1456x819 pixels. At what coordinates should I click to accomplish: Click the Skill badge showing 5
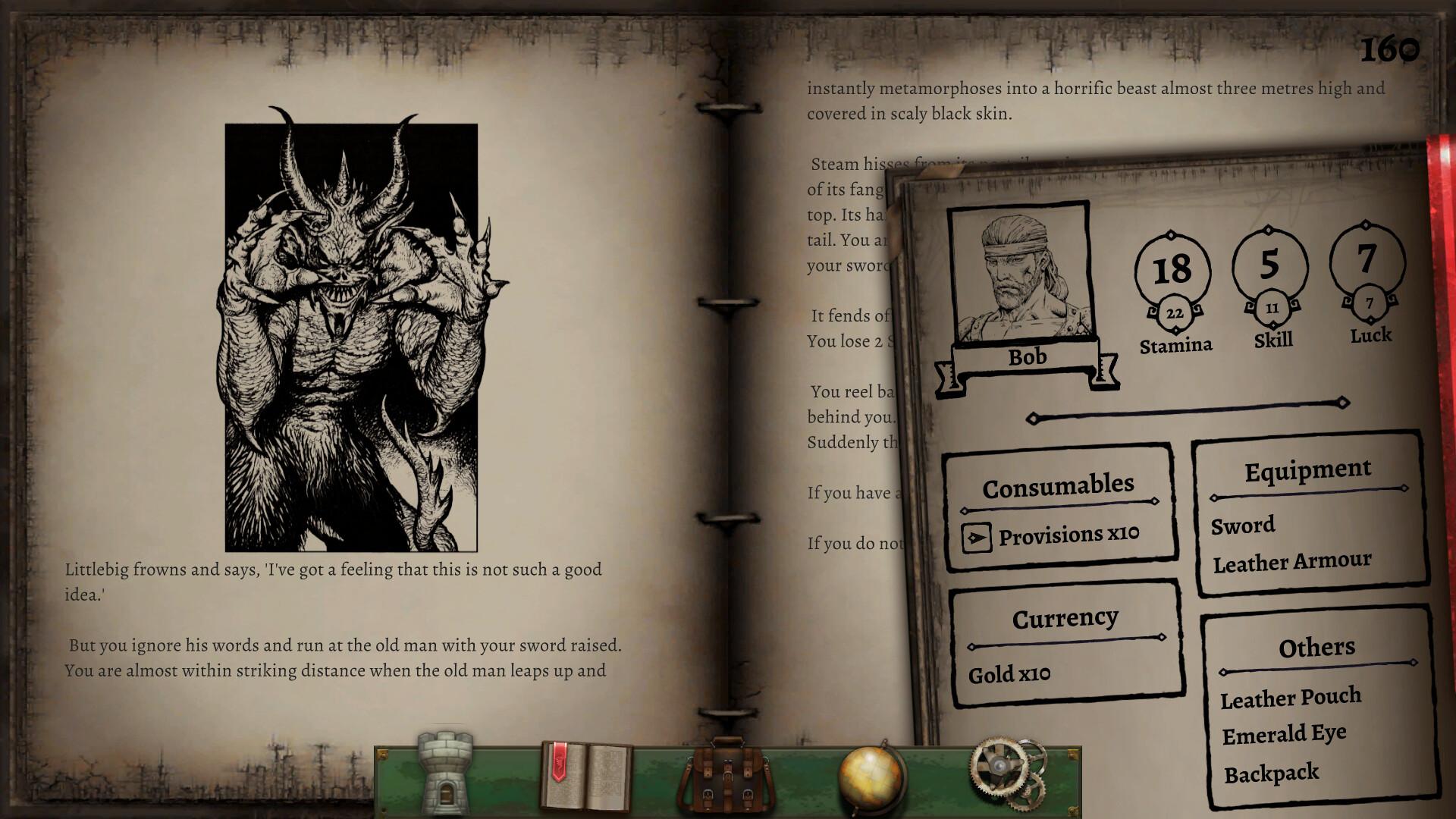(x=1269, y=264)
